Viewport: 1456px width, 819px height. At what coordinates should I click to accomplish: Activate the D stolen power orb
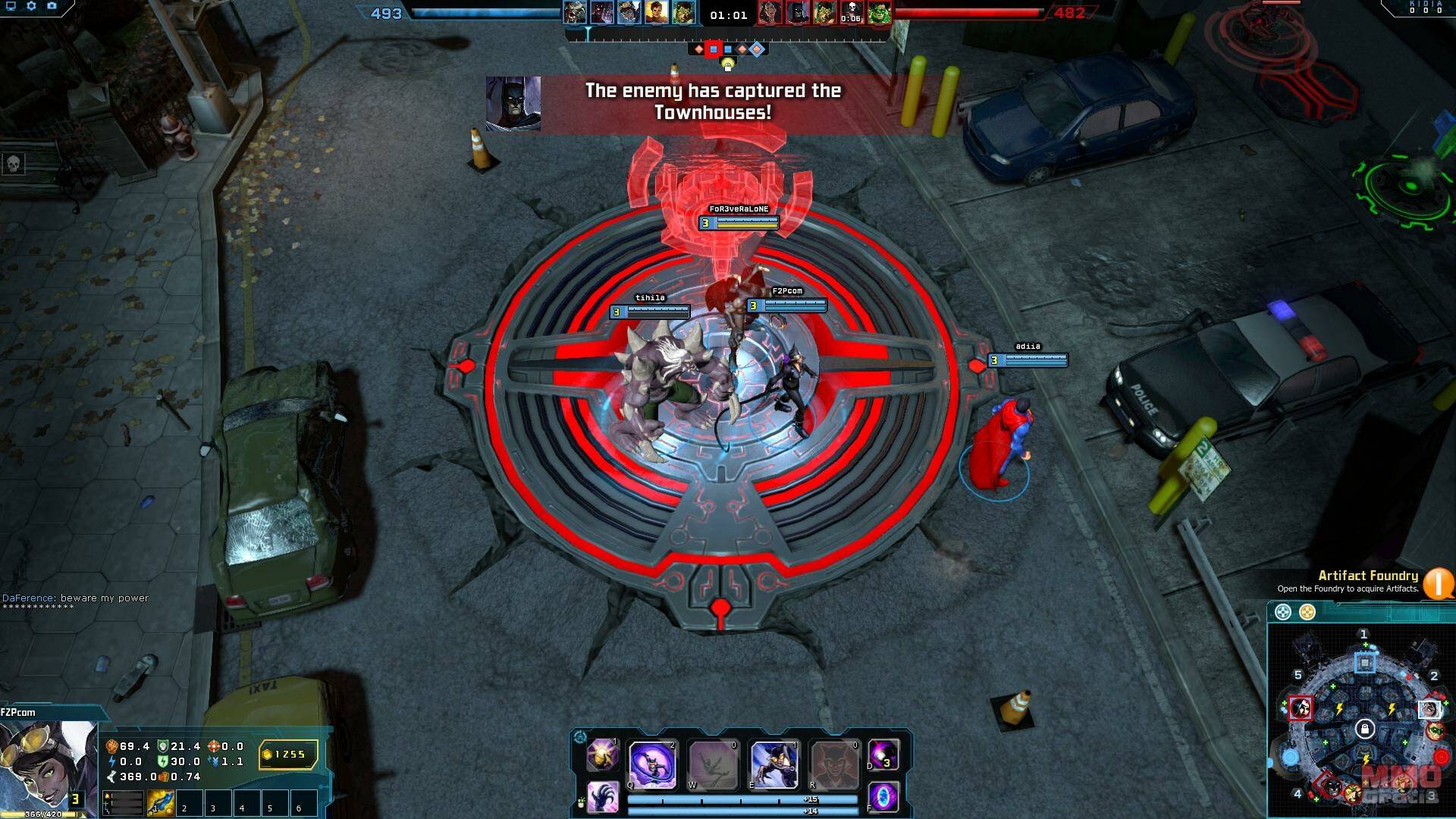(x=883, y=755)
